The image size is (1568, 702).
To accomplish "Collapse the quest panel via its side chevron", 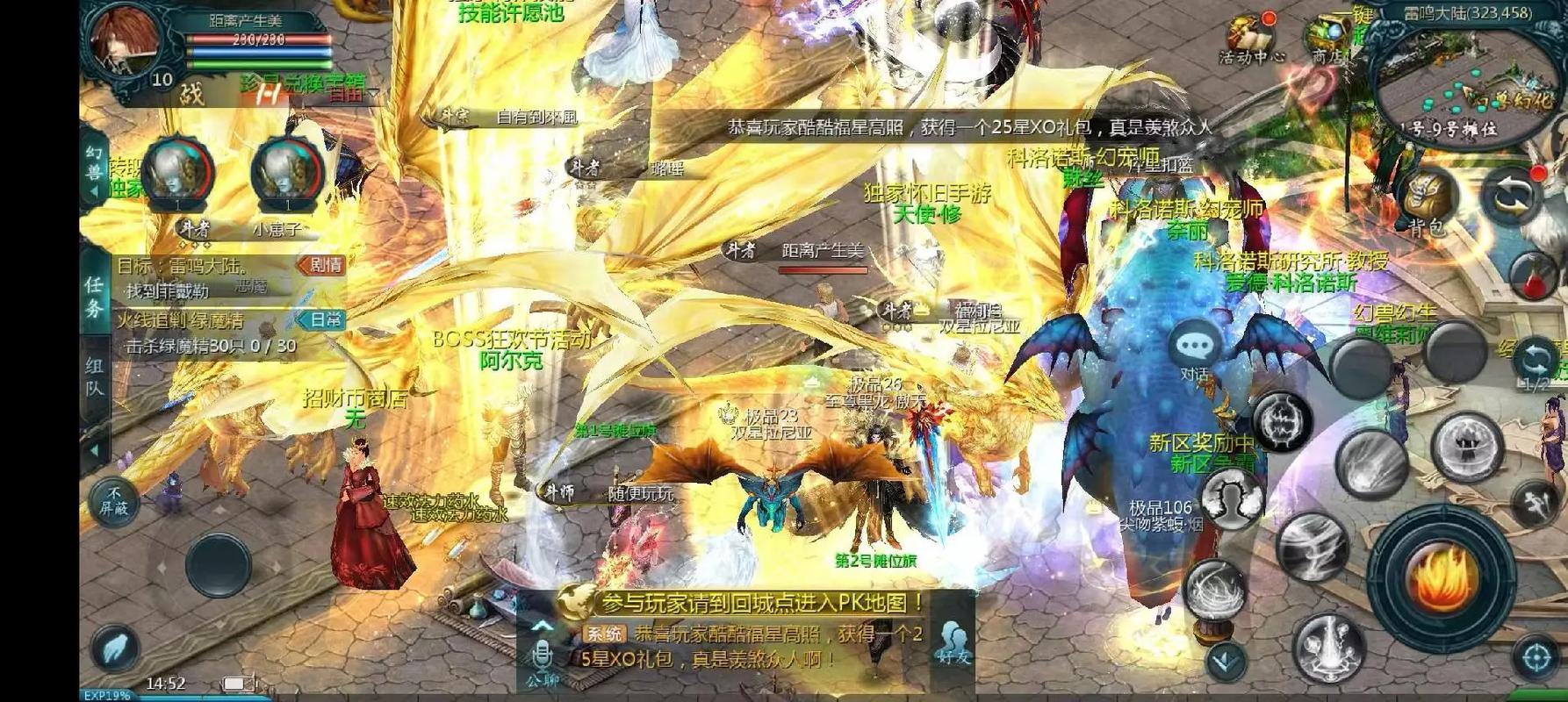I will (x=94, y=448).
